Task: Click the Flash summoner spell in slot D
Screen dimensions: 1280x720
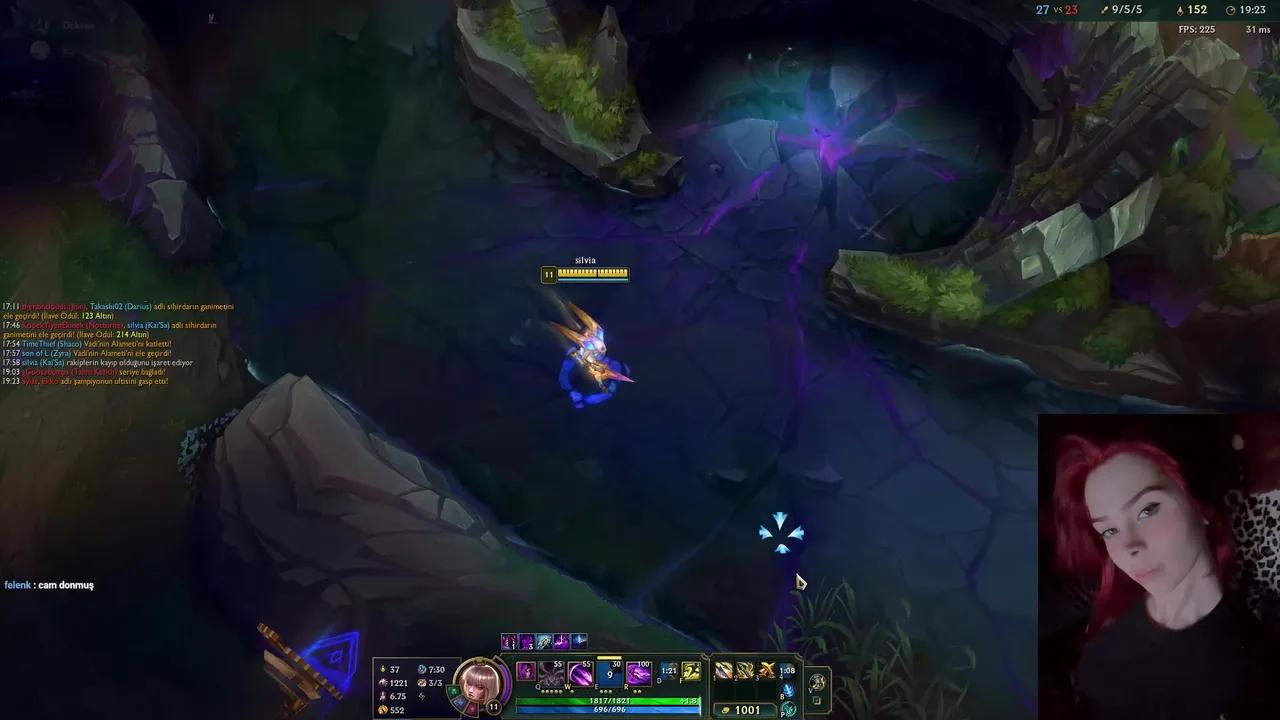Action: [669, 672]
